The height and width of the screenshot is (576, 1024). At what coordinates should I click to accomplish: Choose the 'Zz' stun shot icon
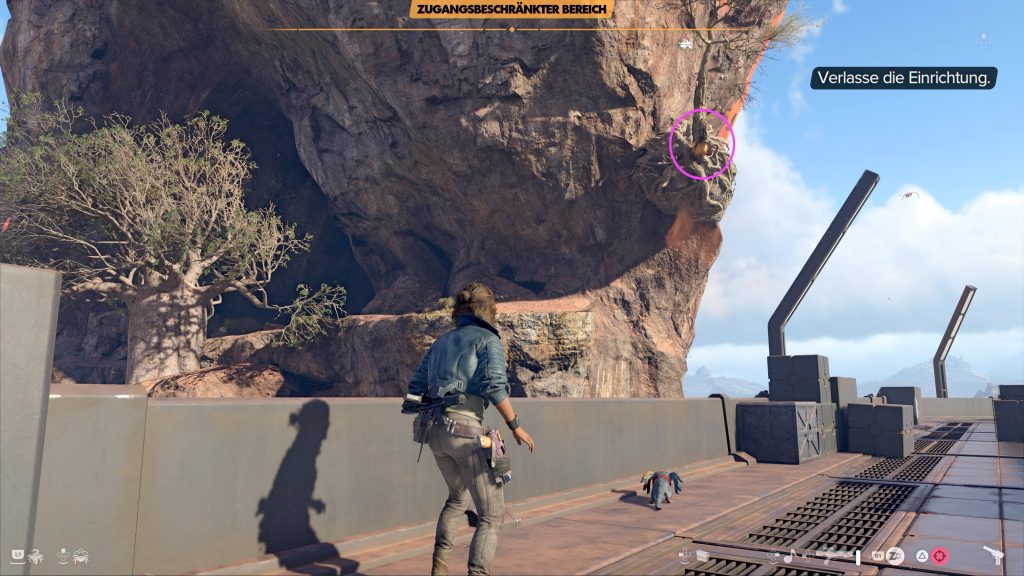pos(896,556)
